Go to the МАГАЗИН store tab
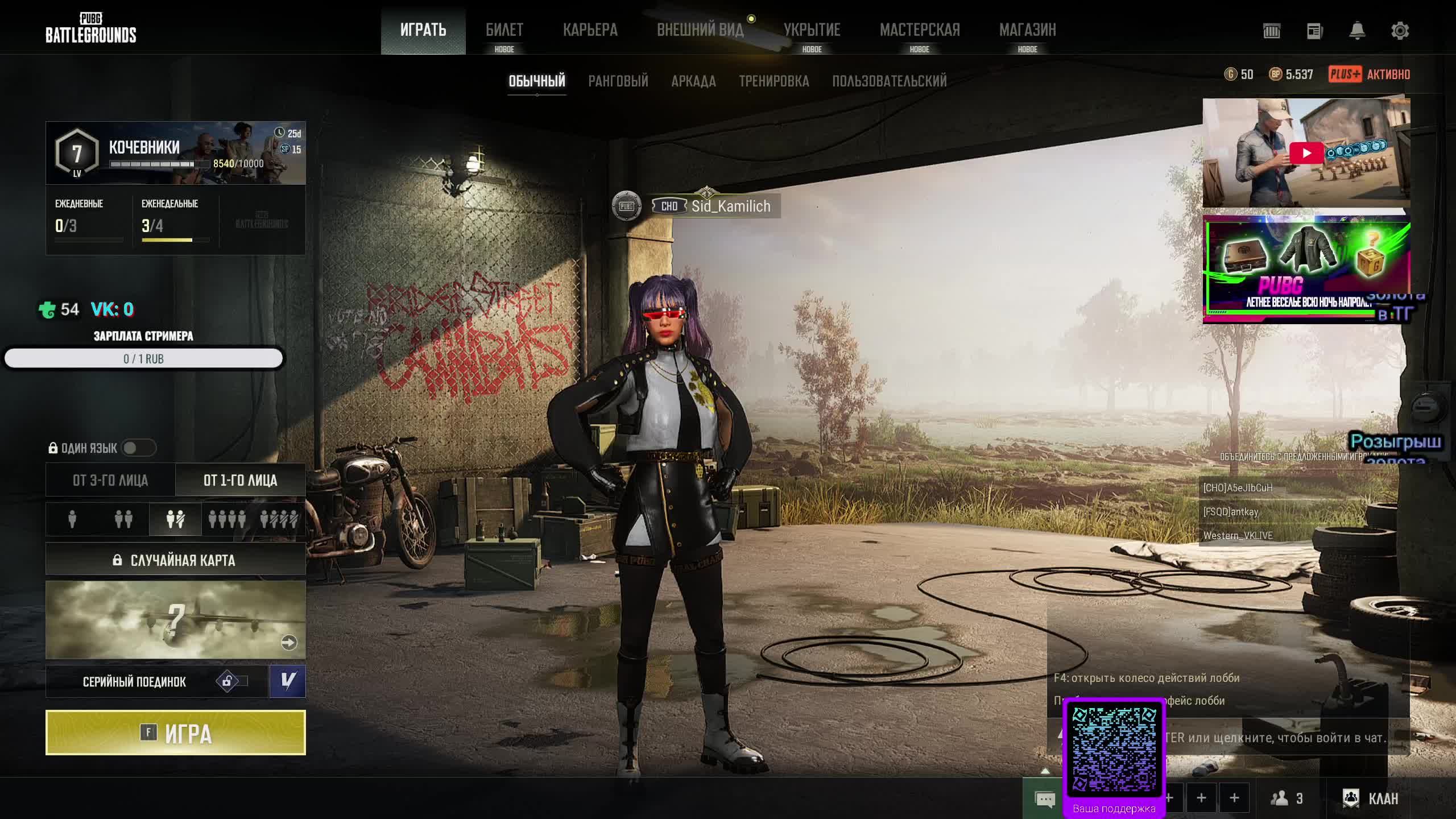Screen dimensions: 1456x819 pos(1027,30)
